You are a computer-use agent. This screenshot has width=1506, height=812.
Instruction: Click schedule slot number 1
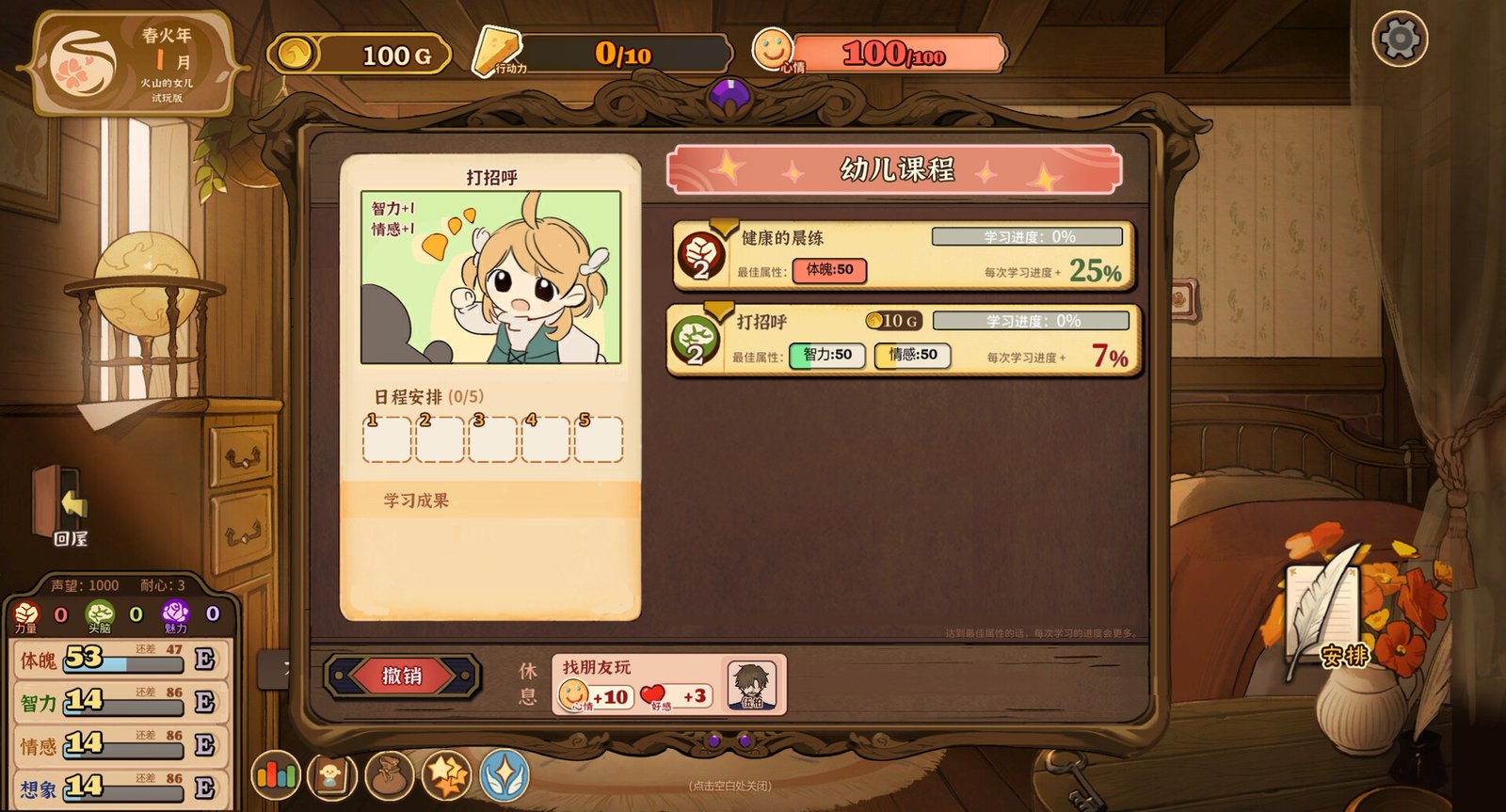coord(385,439)
